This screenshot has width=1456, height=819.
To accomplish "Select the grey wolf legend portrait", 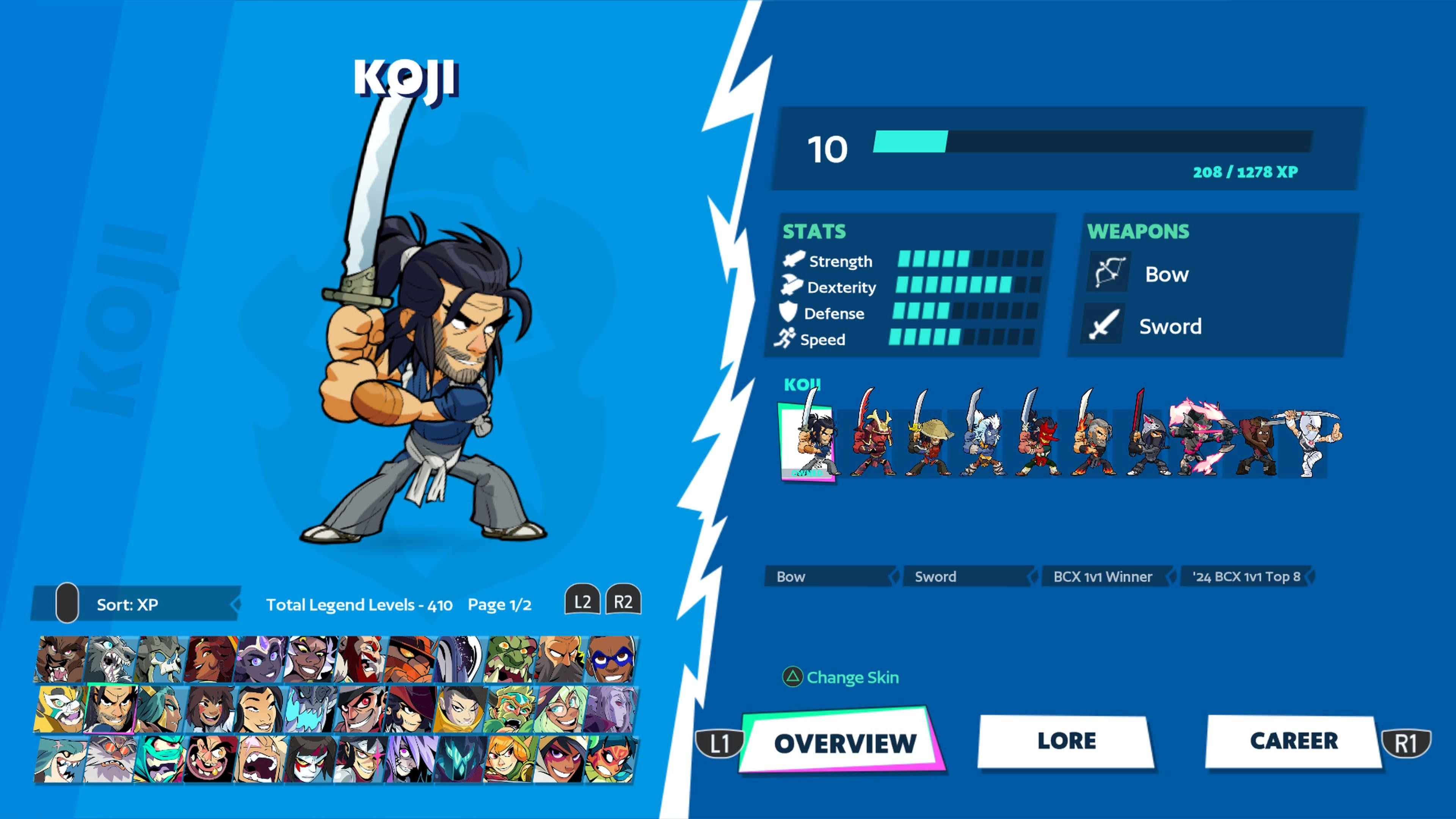I will click(x=111, y=659).
